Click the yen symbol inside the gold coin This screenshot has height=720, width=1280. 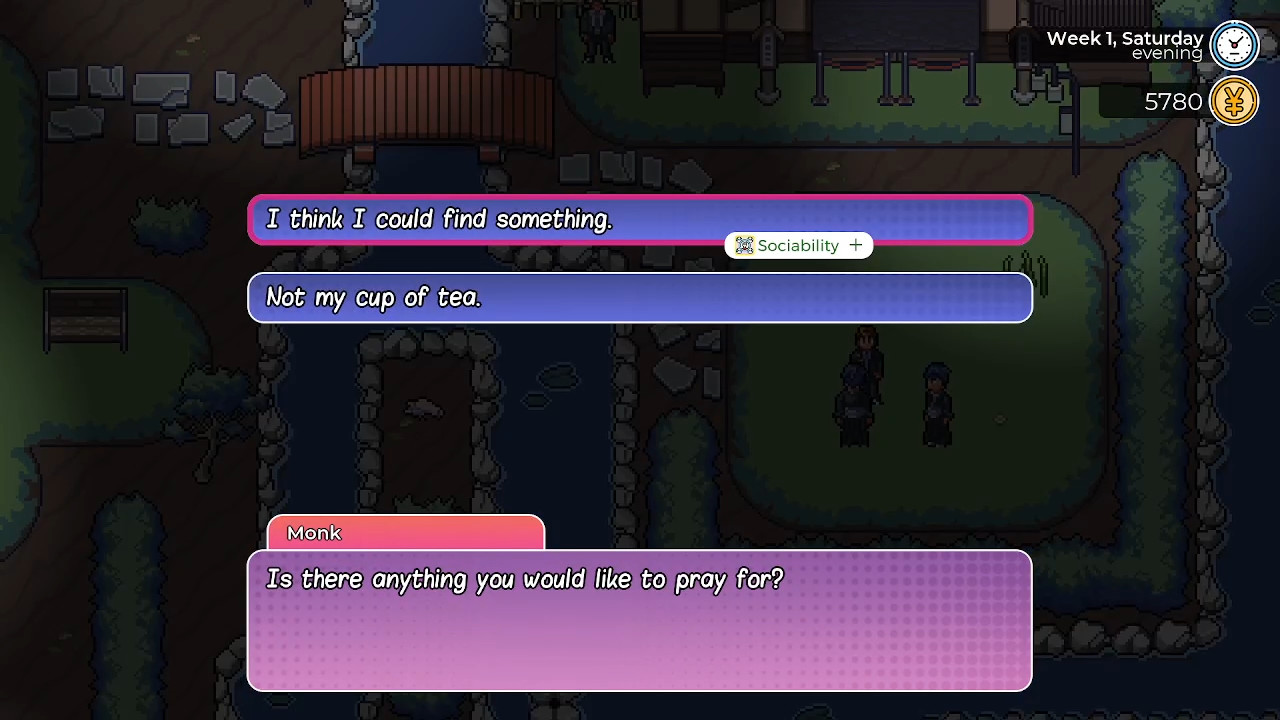pyautogui.click(x=1233, y=101)
